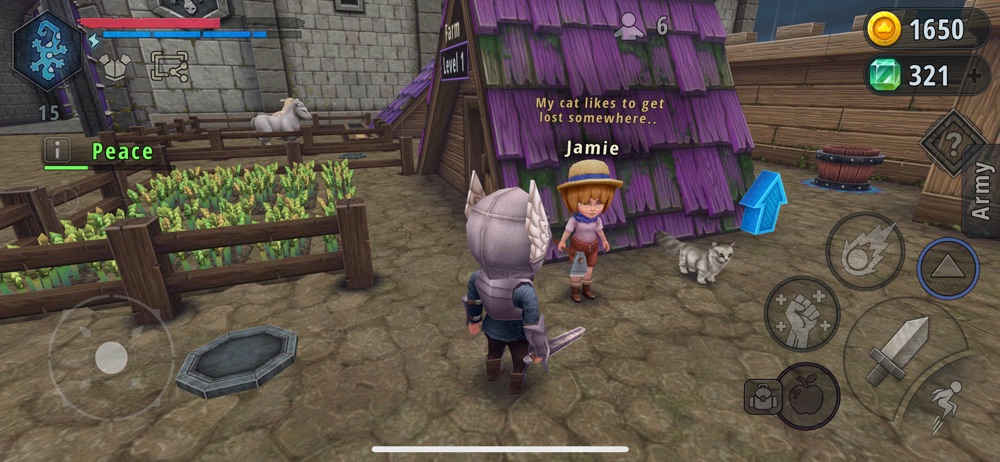Tap the blue-ringed triangle button
This screenshot has height=462, width=1000.
coord(947,268)
